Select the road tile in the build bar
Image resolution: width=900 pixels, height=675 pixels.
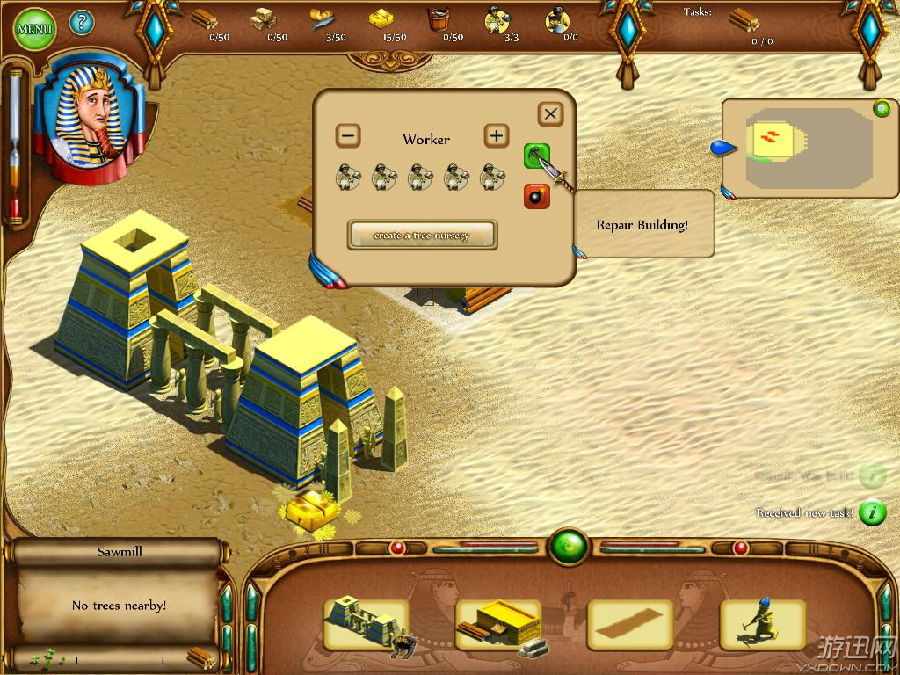[630, 624]
